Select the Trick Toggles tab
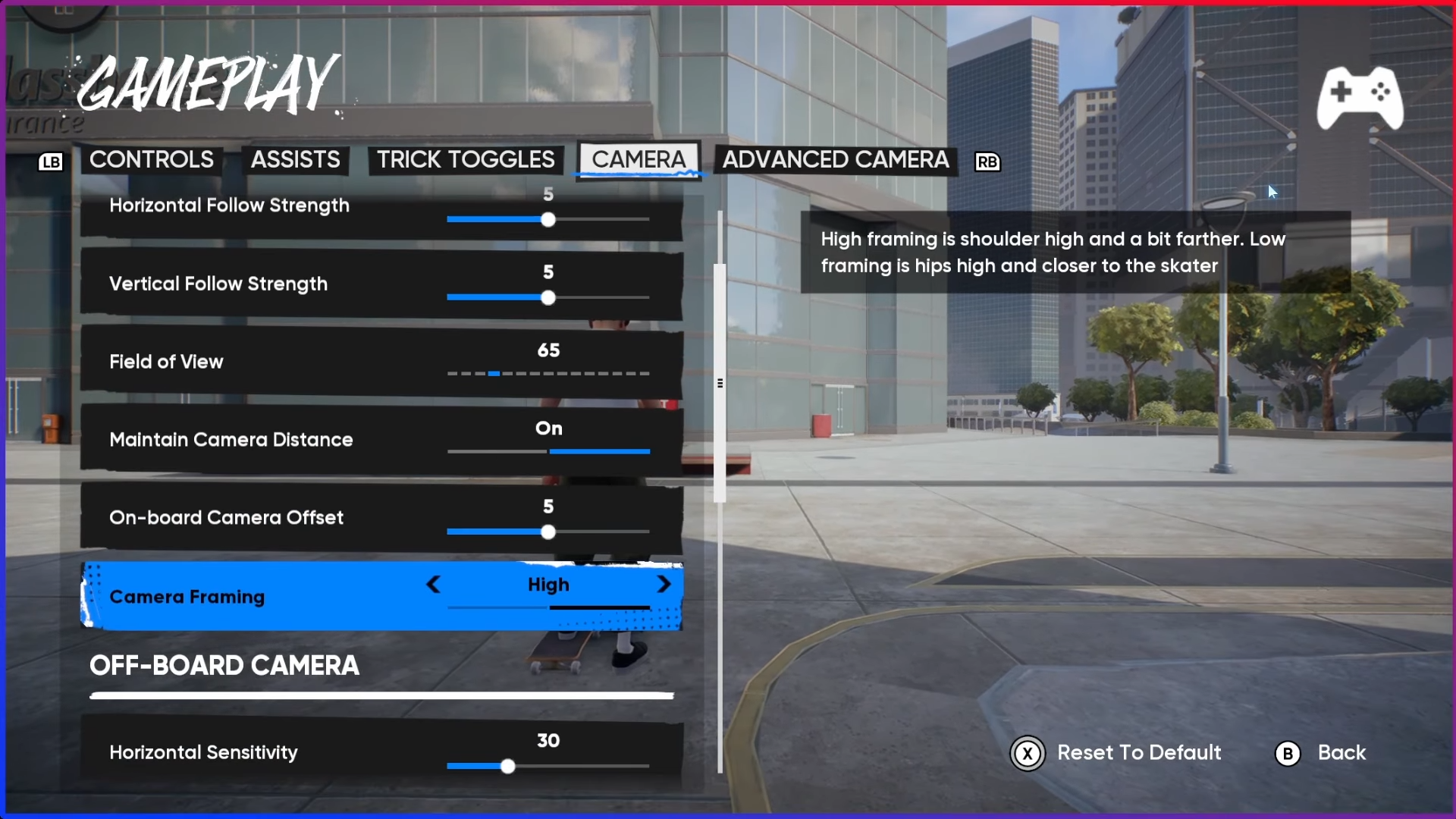Image resolution: width=1456 pixels, height=819 pixels. pos(466,160)
